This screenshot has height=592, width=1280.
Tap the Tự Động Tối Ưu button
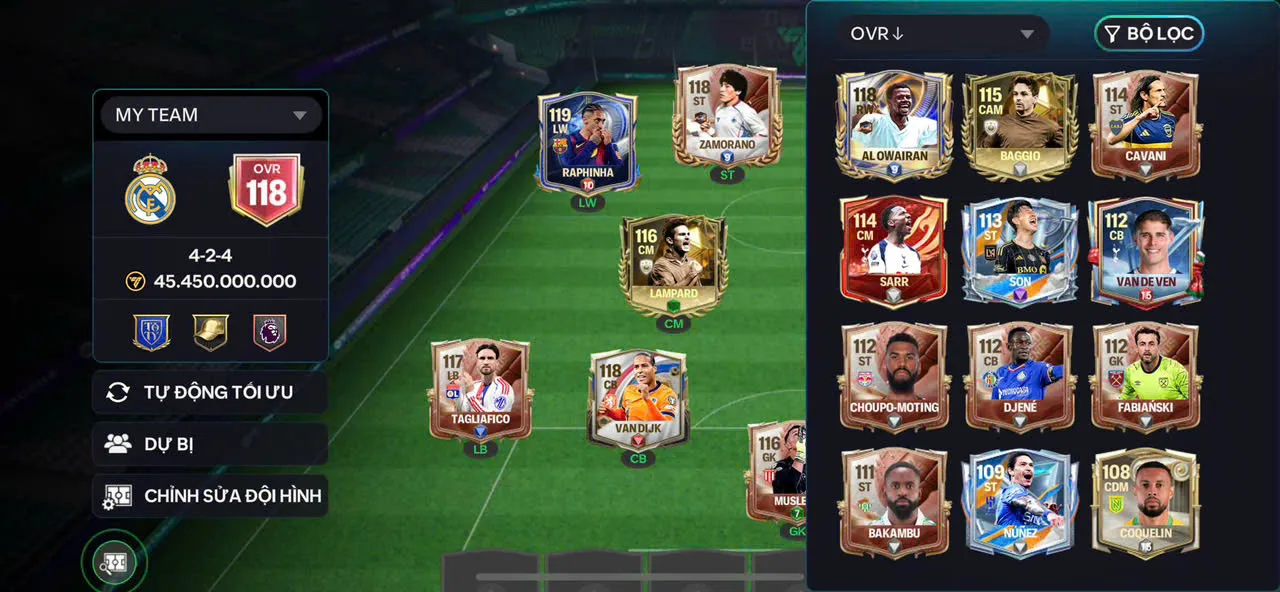[x=210, y=392]
